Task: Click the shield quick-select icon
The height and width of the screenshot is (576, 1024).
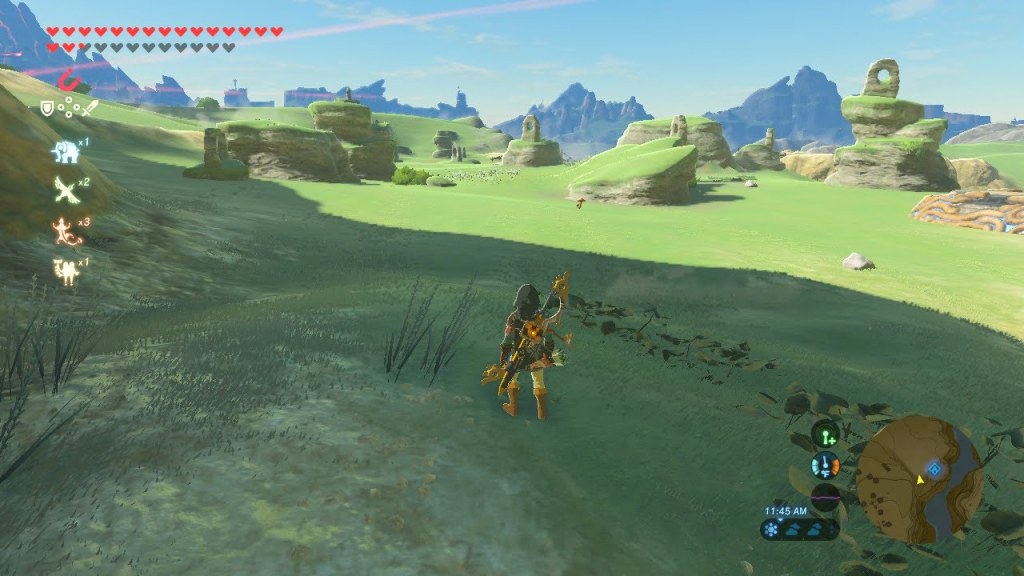Action: coord(46,107)
